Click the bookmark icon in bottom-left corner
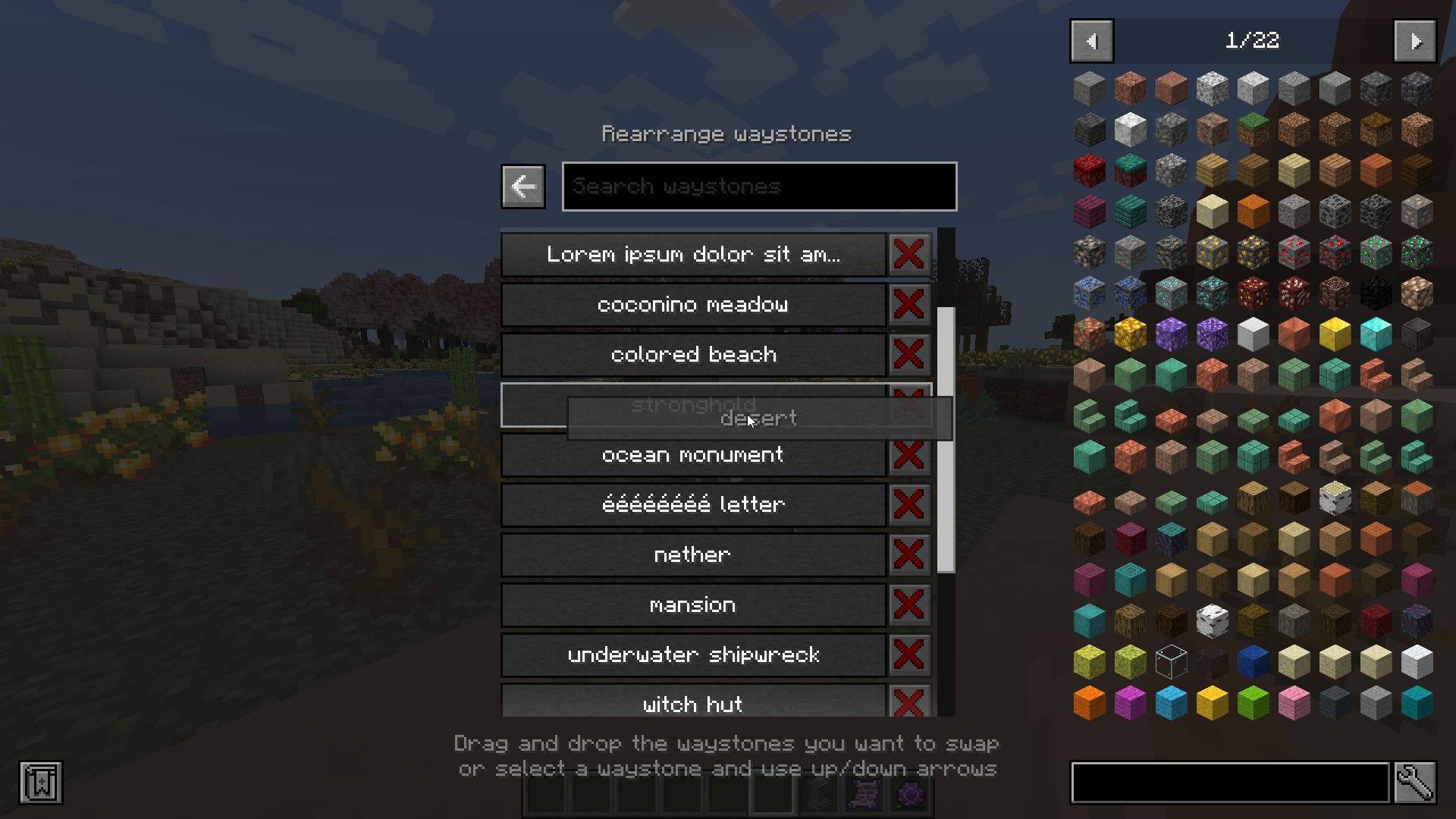The image size is (1456, 819). tap(42, 783)
